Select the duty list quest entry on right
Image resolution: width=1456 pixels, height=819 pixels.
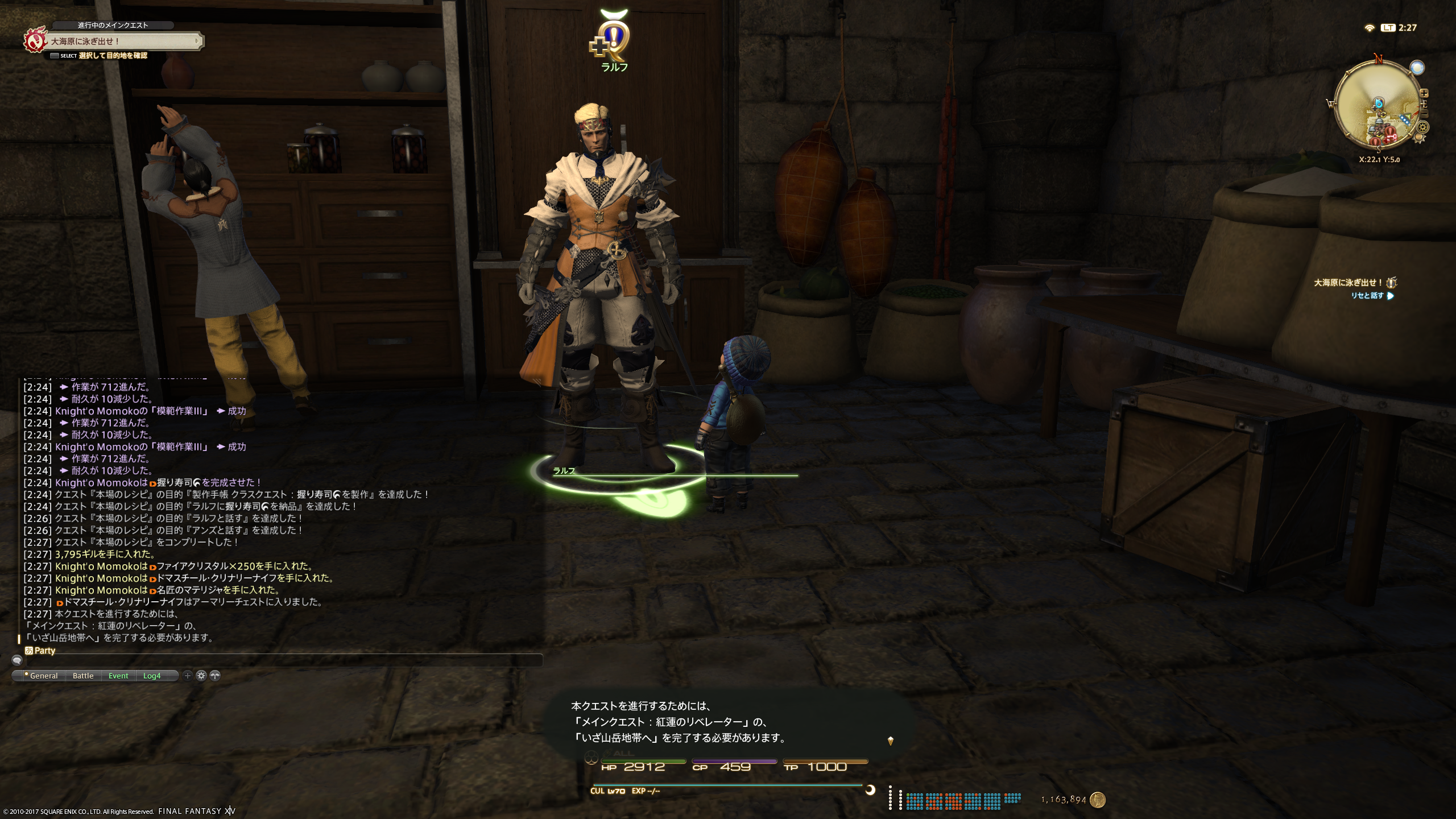coord(1347,283)
